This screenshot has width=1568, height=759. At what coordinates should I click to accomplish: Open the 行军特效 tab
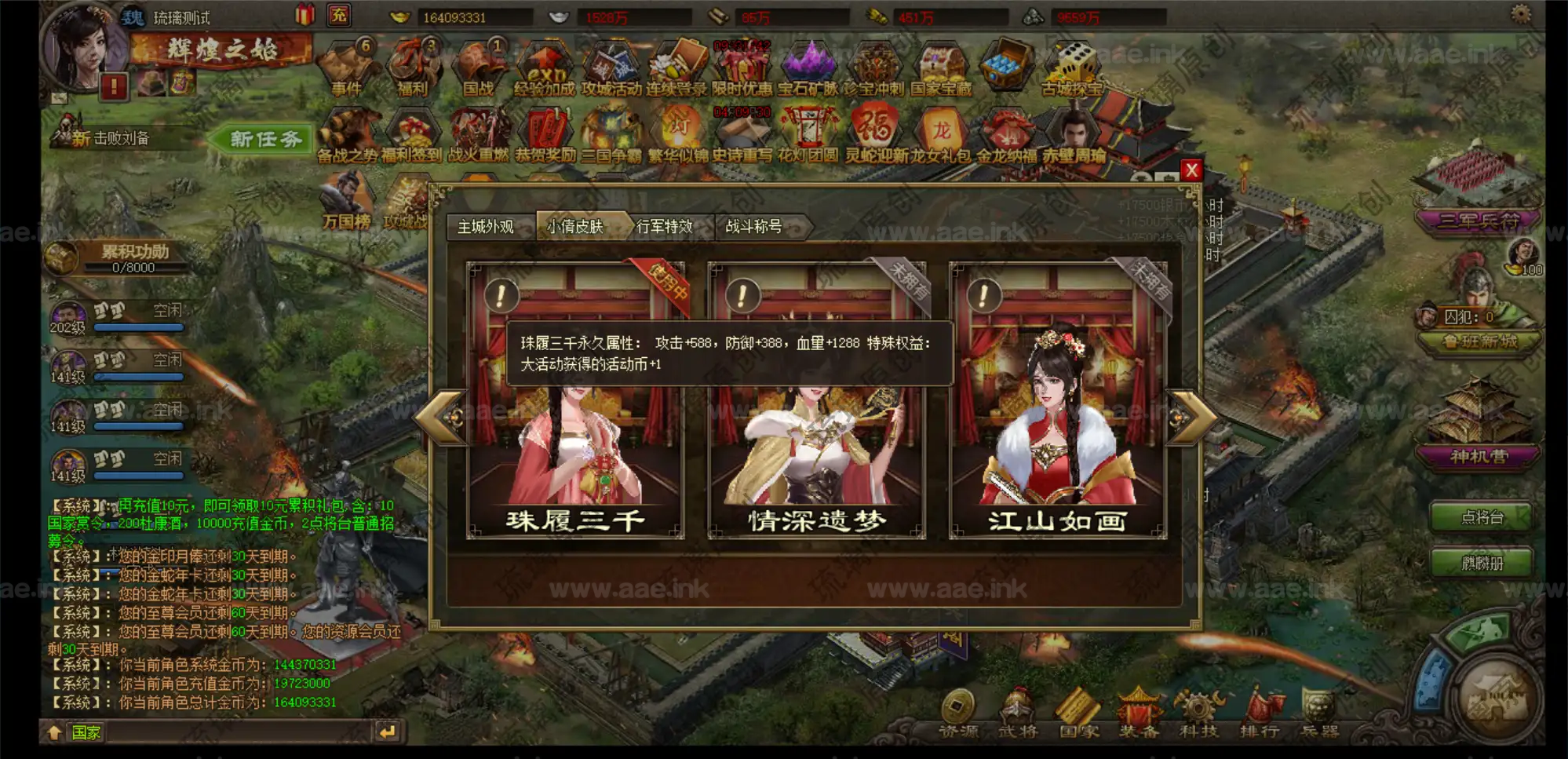pos(665,227)
